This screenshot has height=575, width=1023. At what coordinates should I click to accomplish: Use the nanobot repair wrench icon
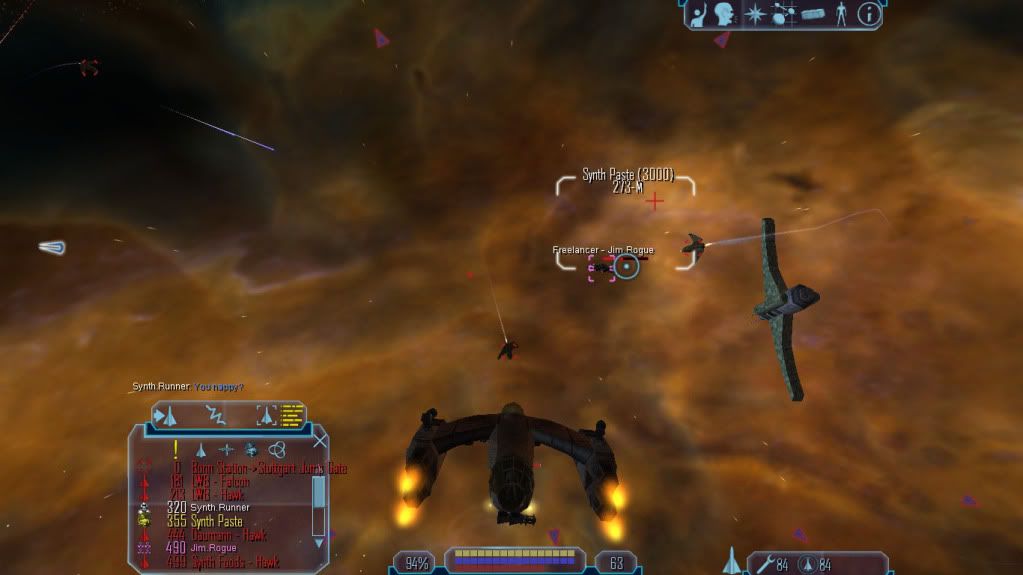point(763,565)
